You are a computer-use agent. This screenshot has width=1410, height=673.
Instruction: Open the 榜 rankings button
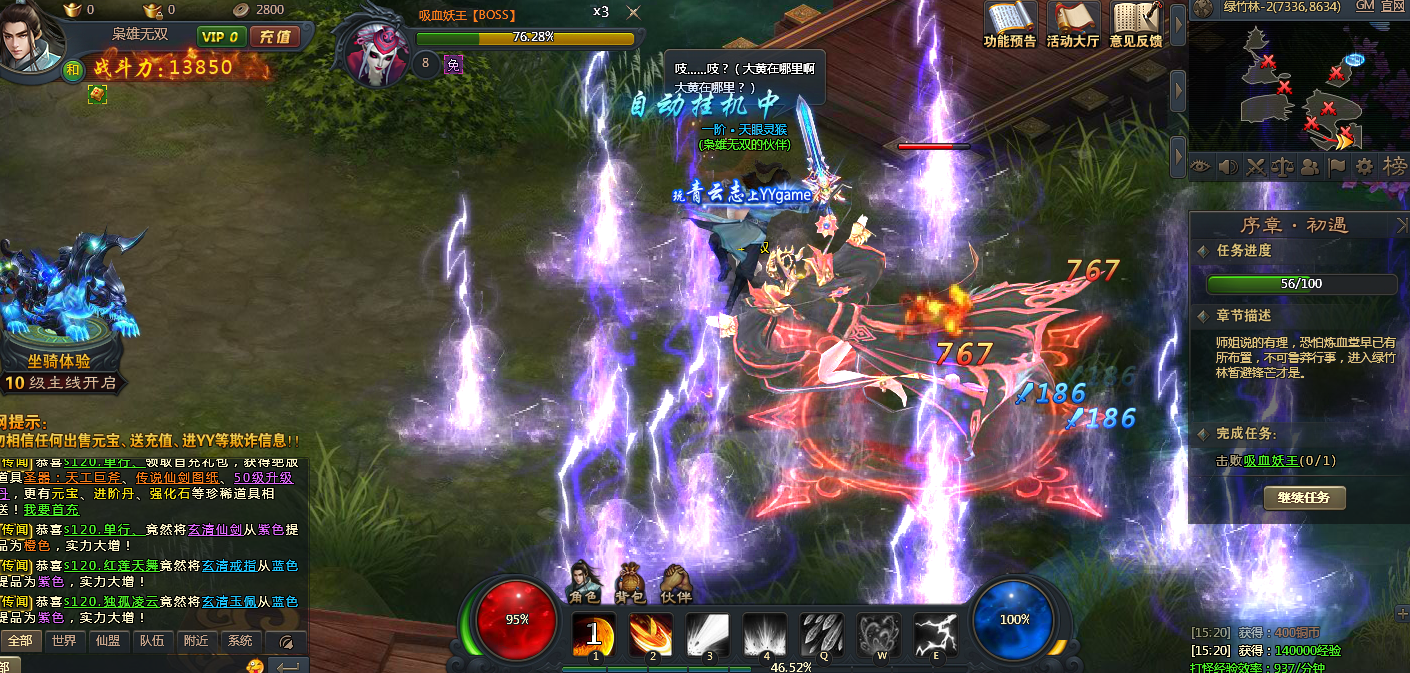pyautogui.click(x=1394, y=167)
